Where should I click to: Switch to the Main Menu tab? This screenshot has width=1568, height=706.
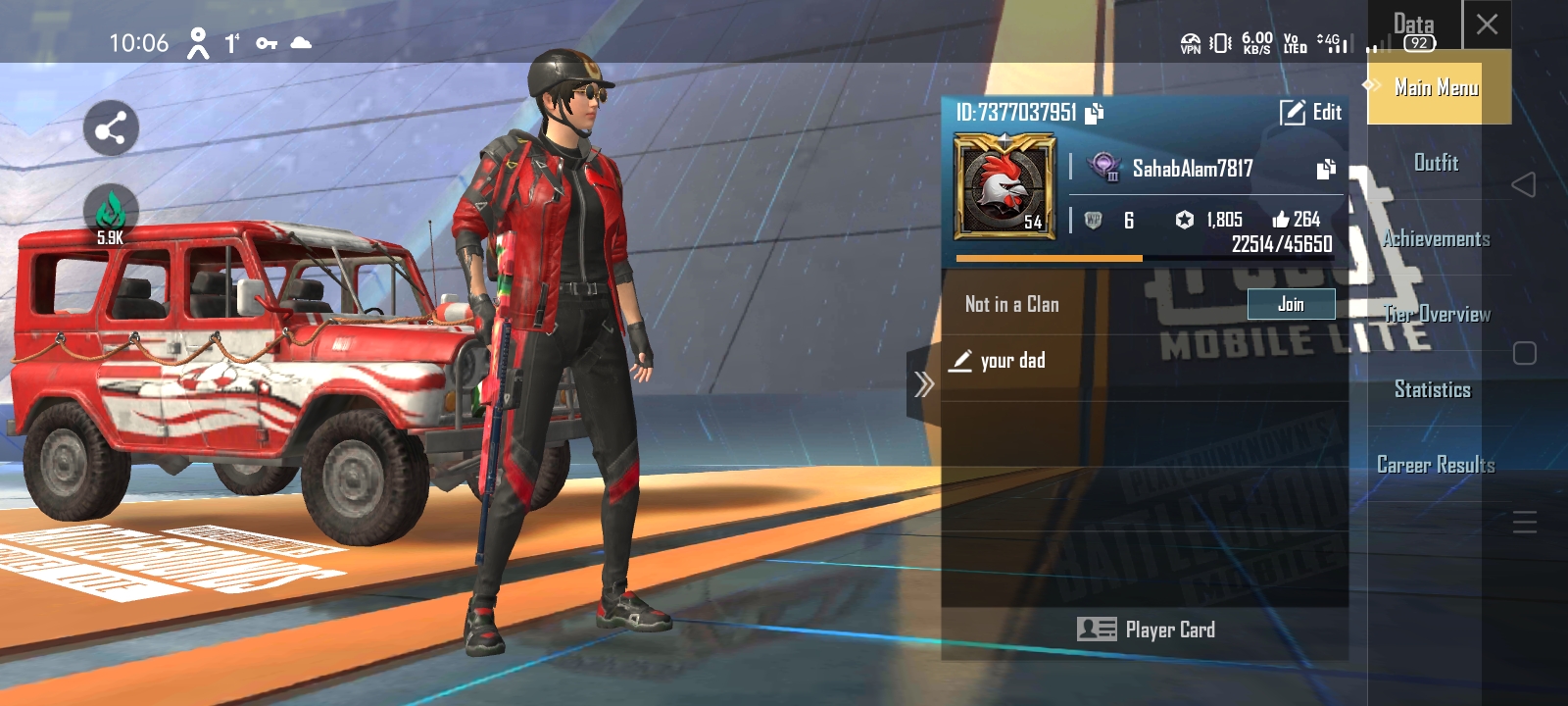click(1436, 88)
